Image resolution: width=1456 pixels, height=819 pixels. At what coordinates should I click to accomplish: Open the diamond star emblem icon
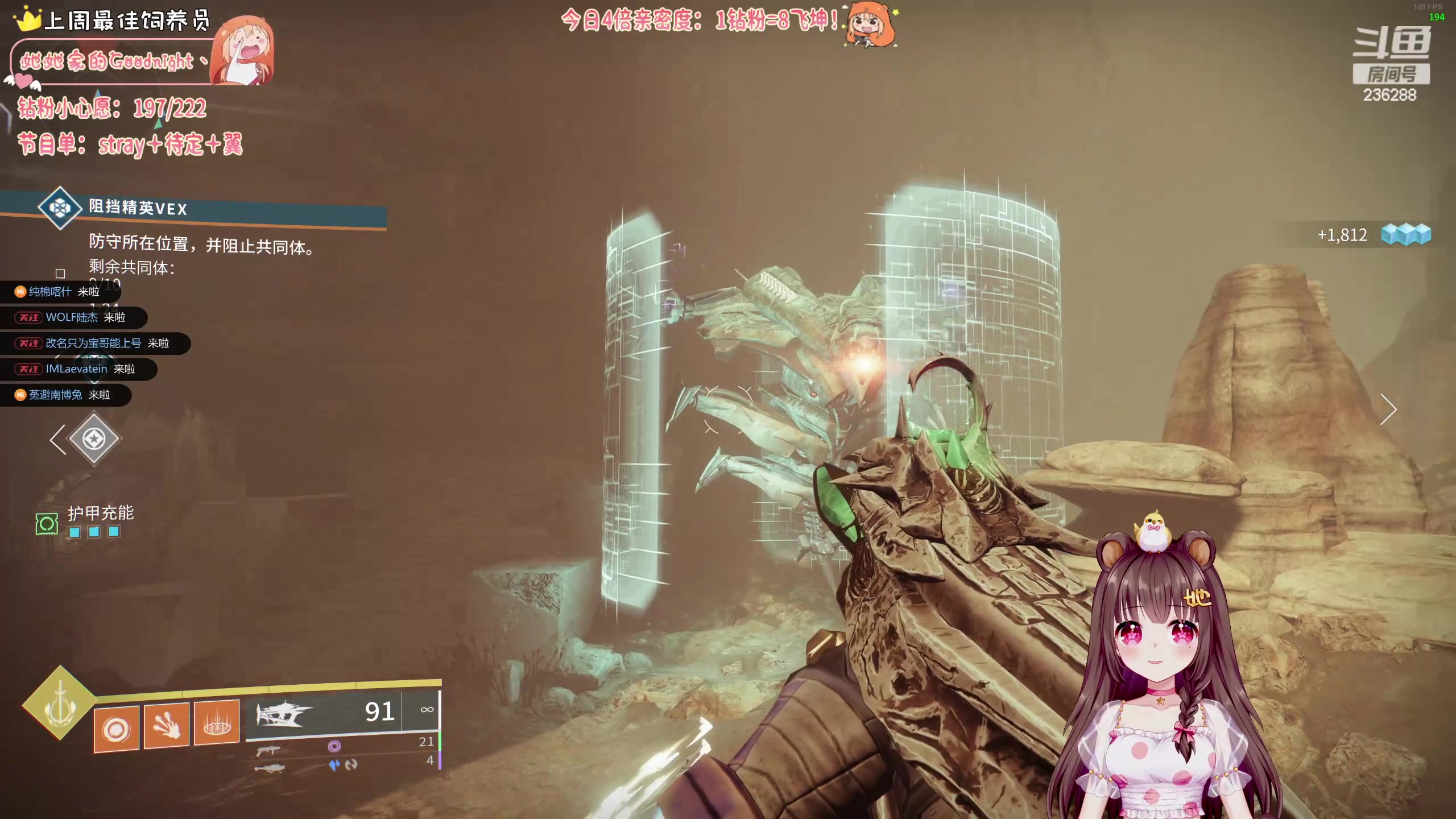(94, 439)
